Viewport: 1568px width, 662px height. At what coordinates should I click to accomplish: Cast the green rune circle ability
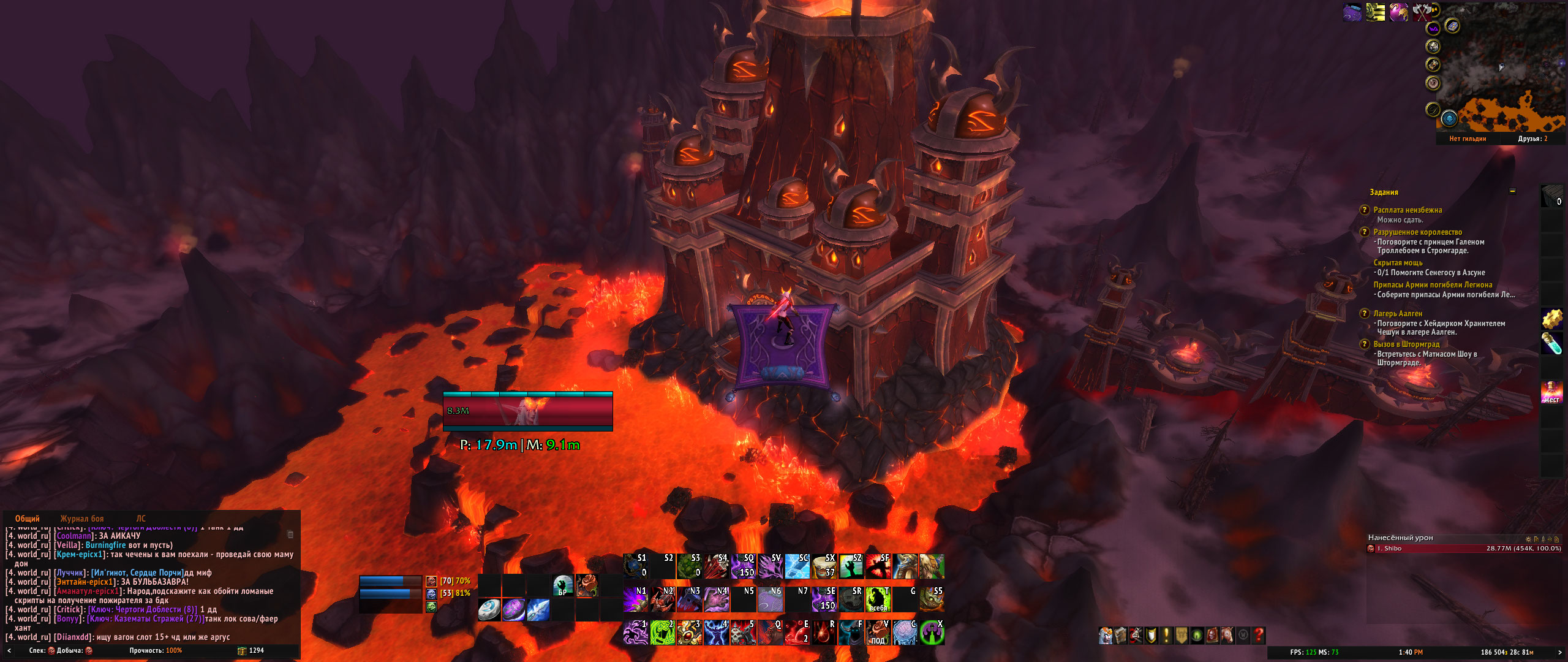(662, 632)
